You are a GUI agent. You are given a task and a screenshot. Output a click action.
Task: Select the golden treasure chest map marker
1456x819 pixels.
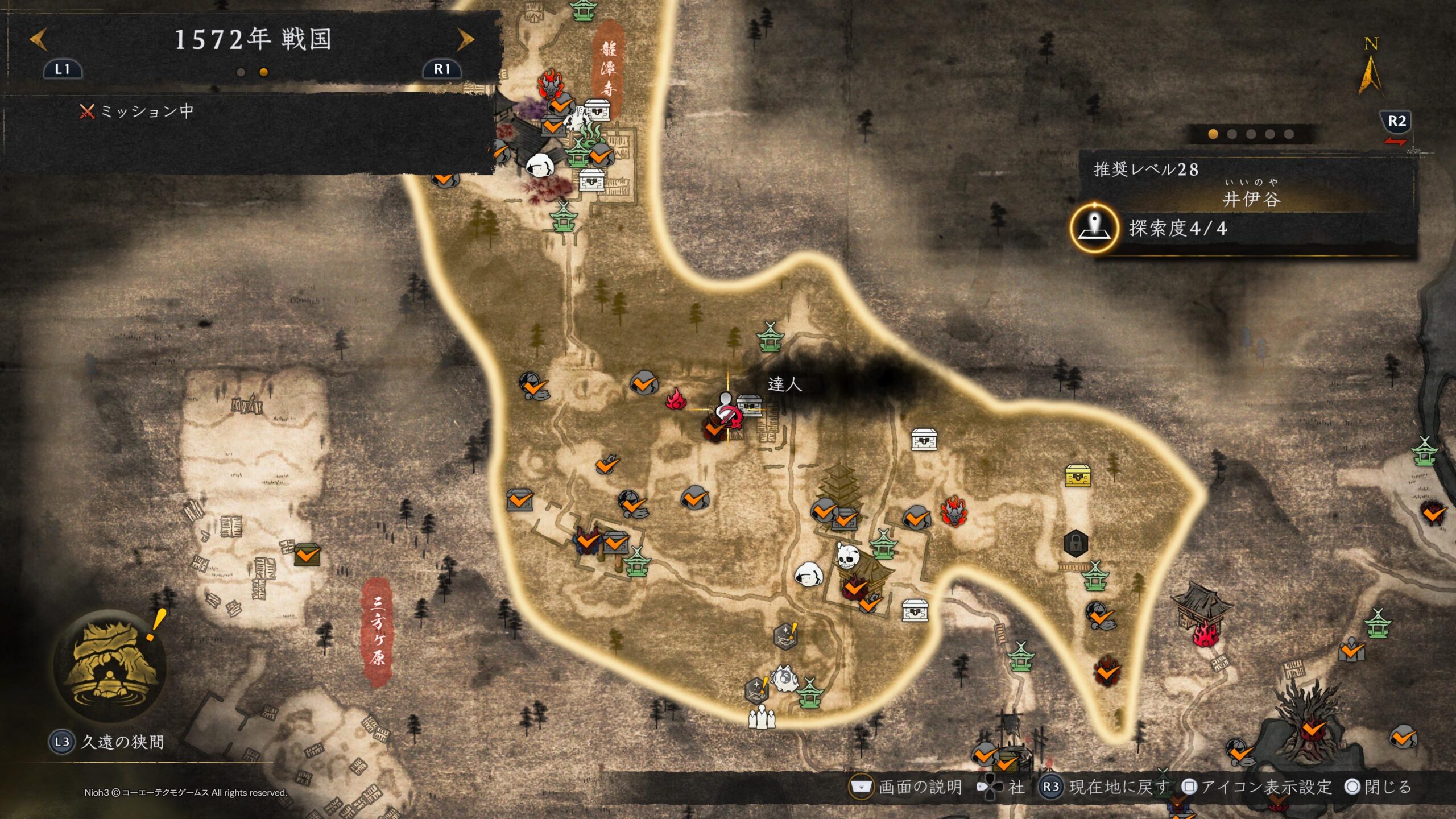click(x=1077, y=476)
